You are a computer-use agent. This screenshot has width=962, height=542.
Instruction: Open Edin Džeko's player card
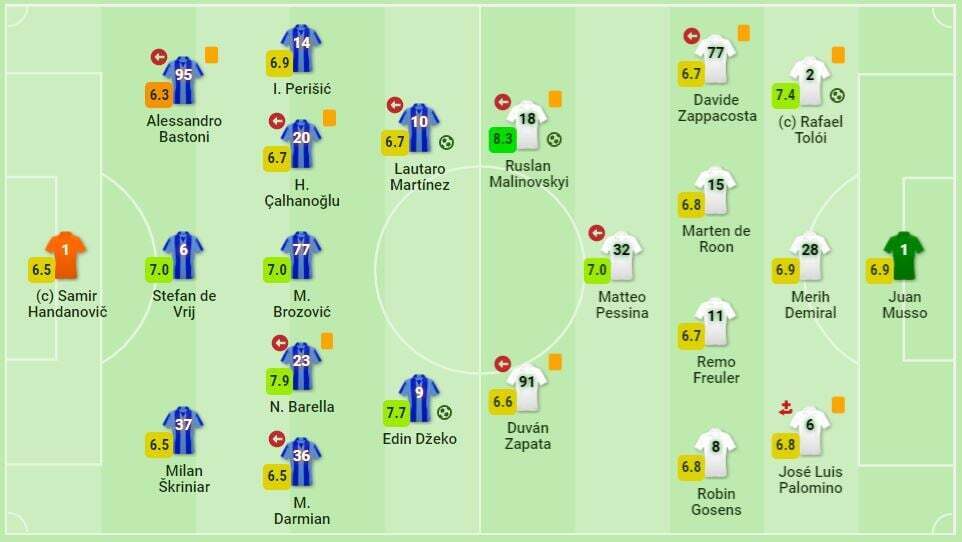[419, 398]
